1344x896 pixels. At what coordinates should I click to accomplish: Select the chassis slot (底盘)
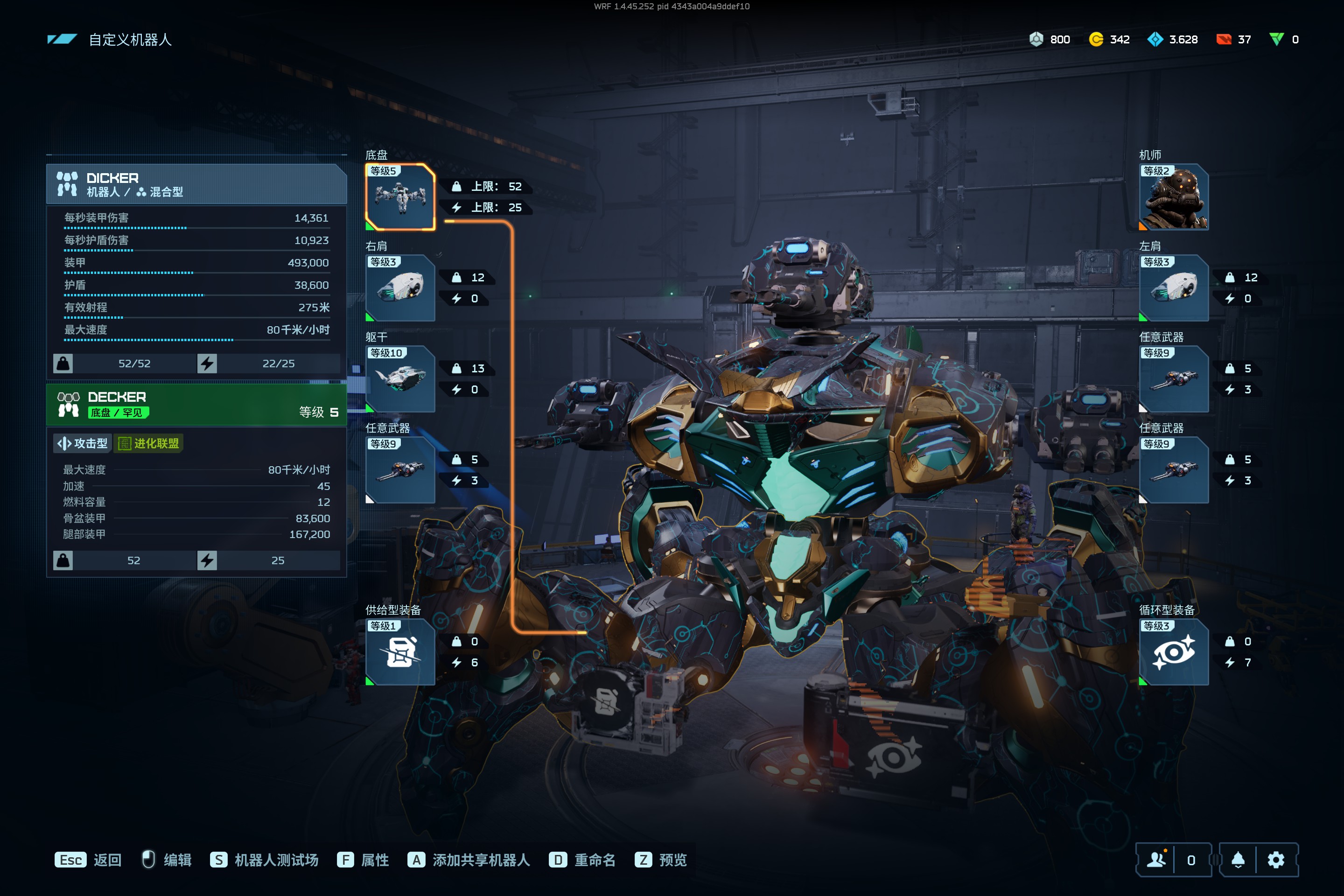click(x=400, y=197)
